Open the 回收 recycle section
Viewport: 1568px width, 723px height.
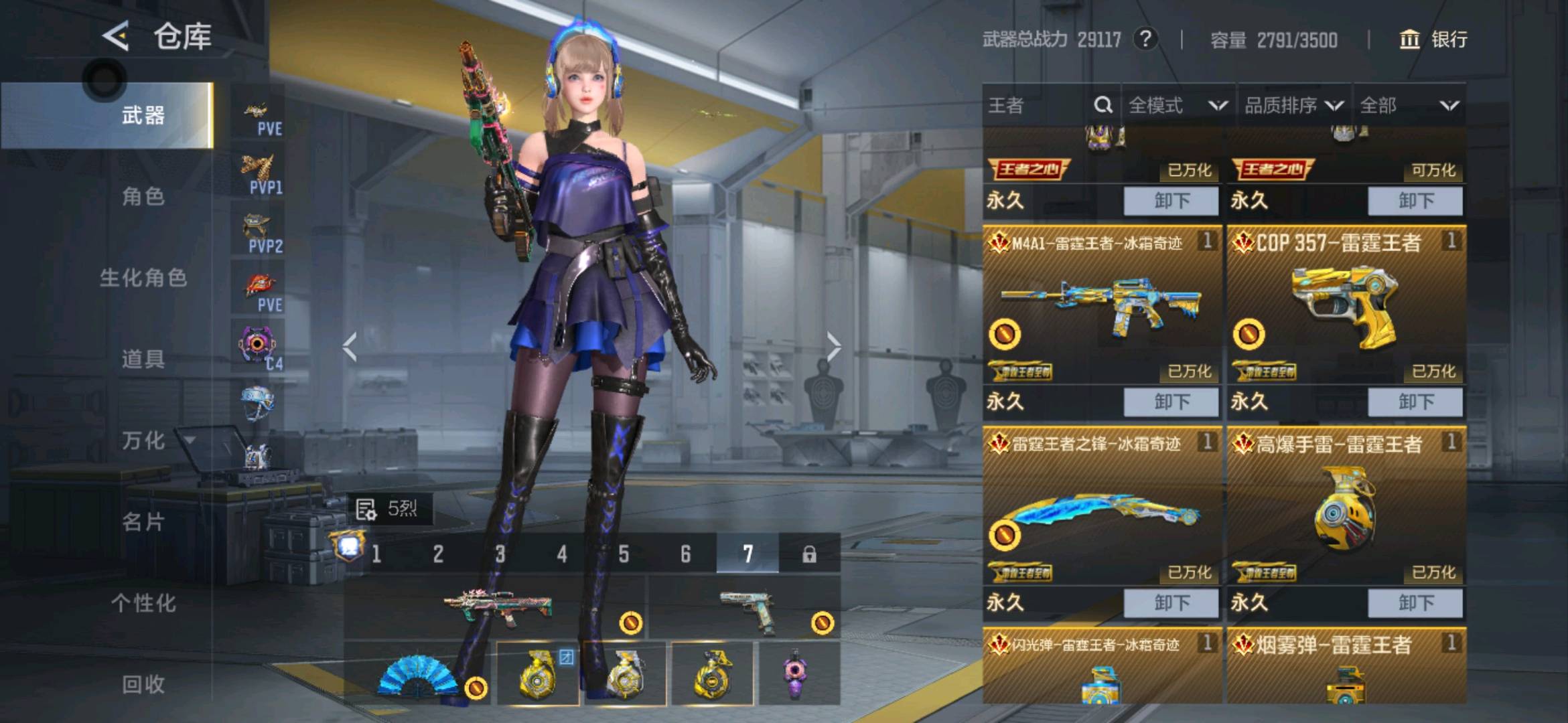coord(143,684)
